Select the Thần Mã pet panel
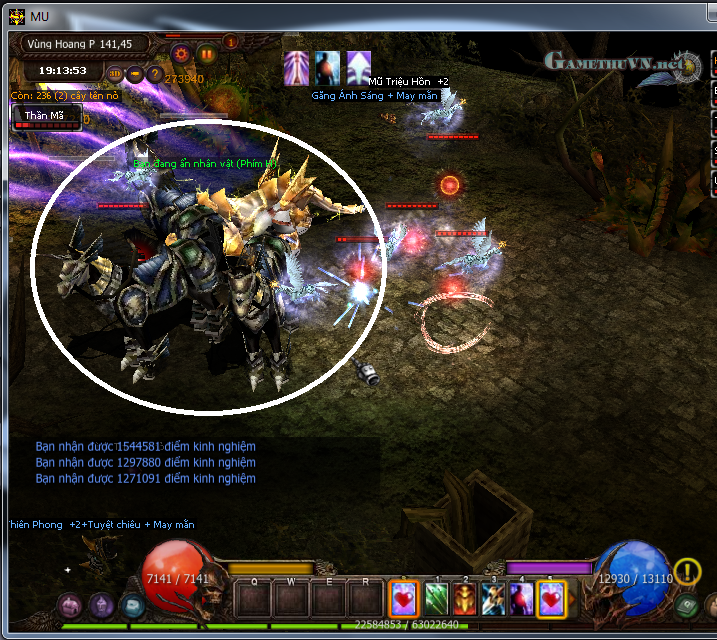The height and width of the screenshot is (640, 717). [x=44, y=116]
